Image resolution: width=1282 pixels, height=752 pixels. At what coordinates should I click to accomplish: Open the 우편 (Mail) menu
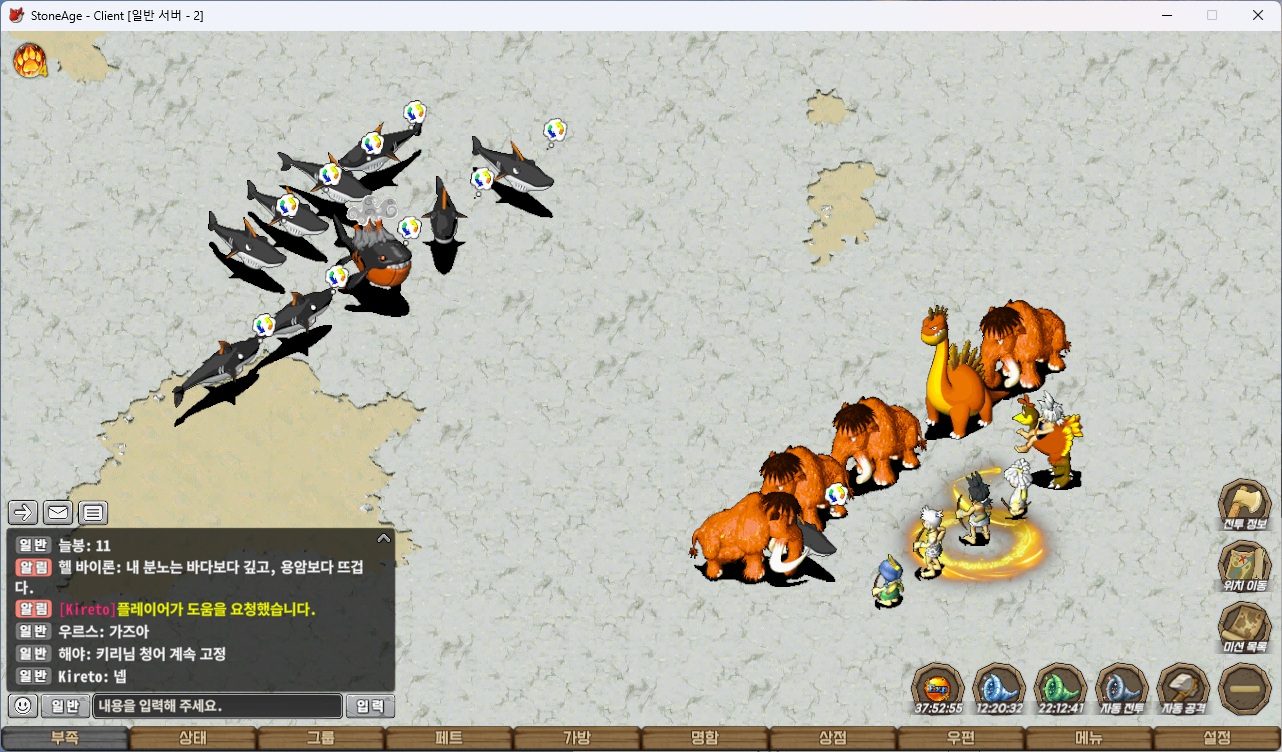click(961, 739)
